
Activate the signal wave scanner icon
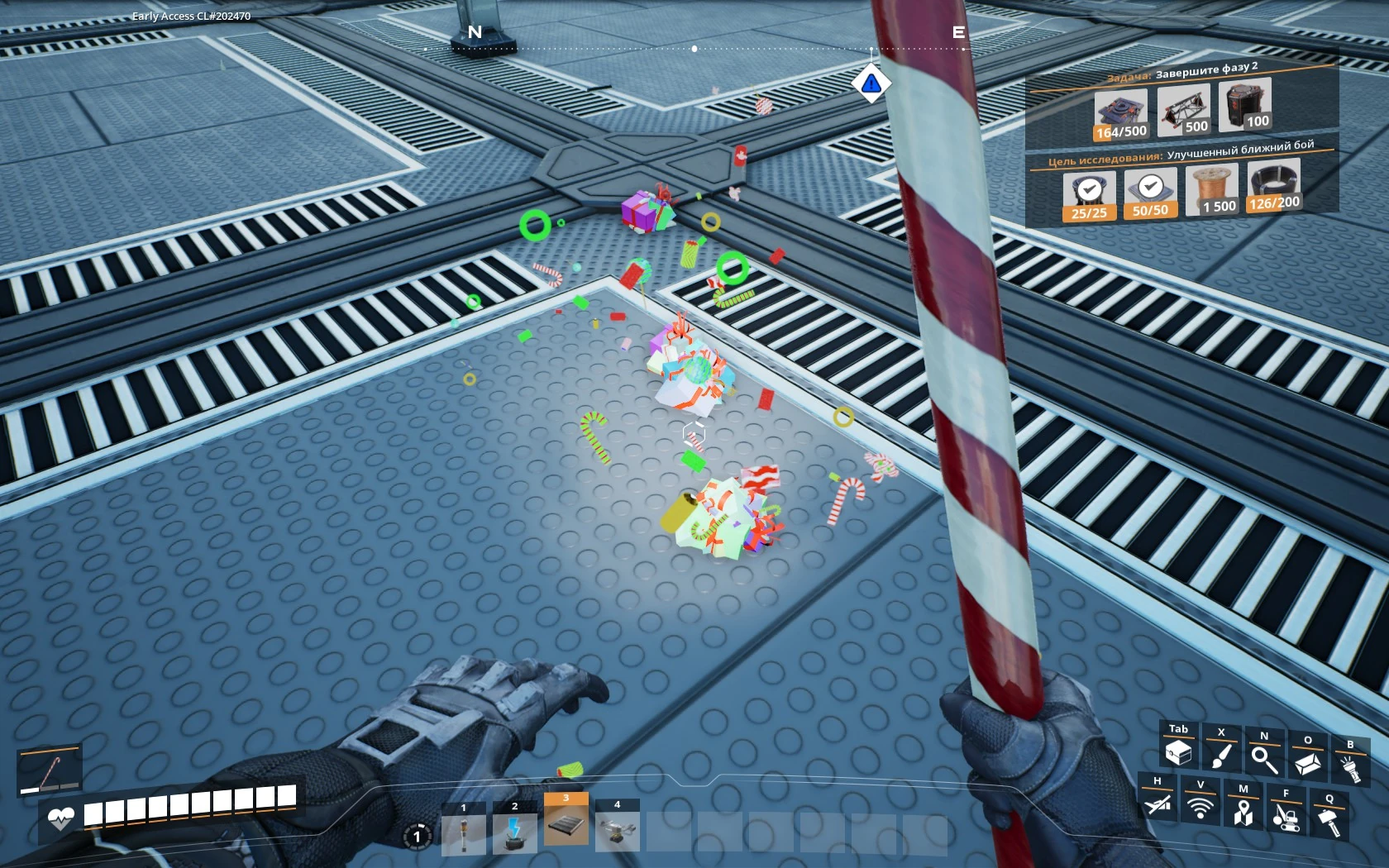[1200, 806]
